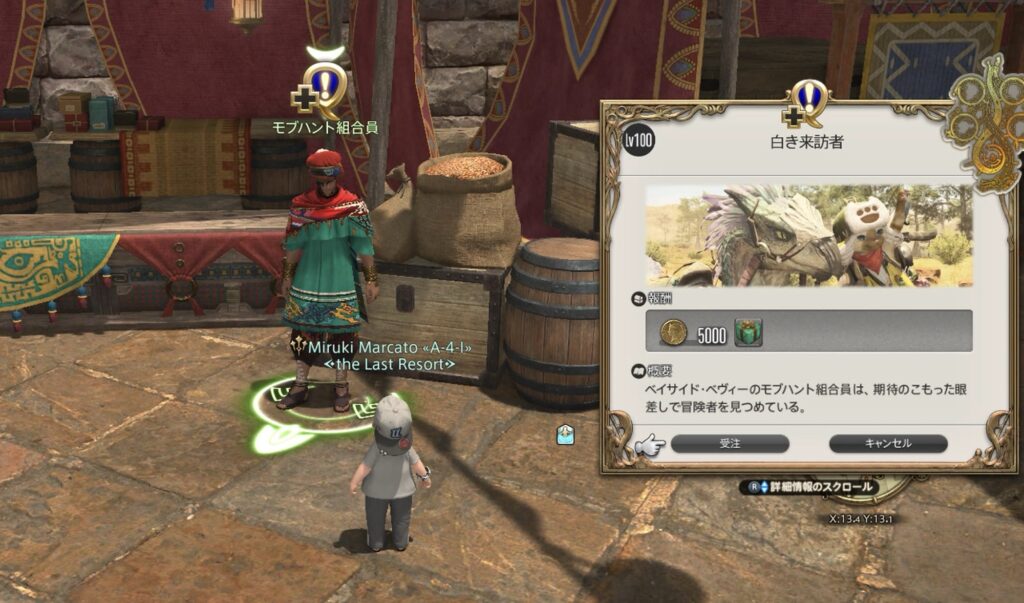Select the quest preview image of the monster

808,235
